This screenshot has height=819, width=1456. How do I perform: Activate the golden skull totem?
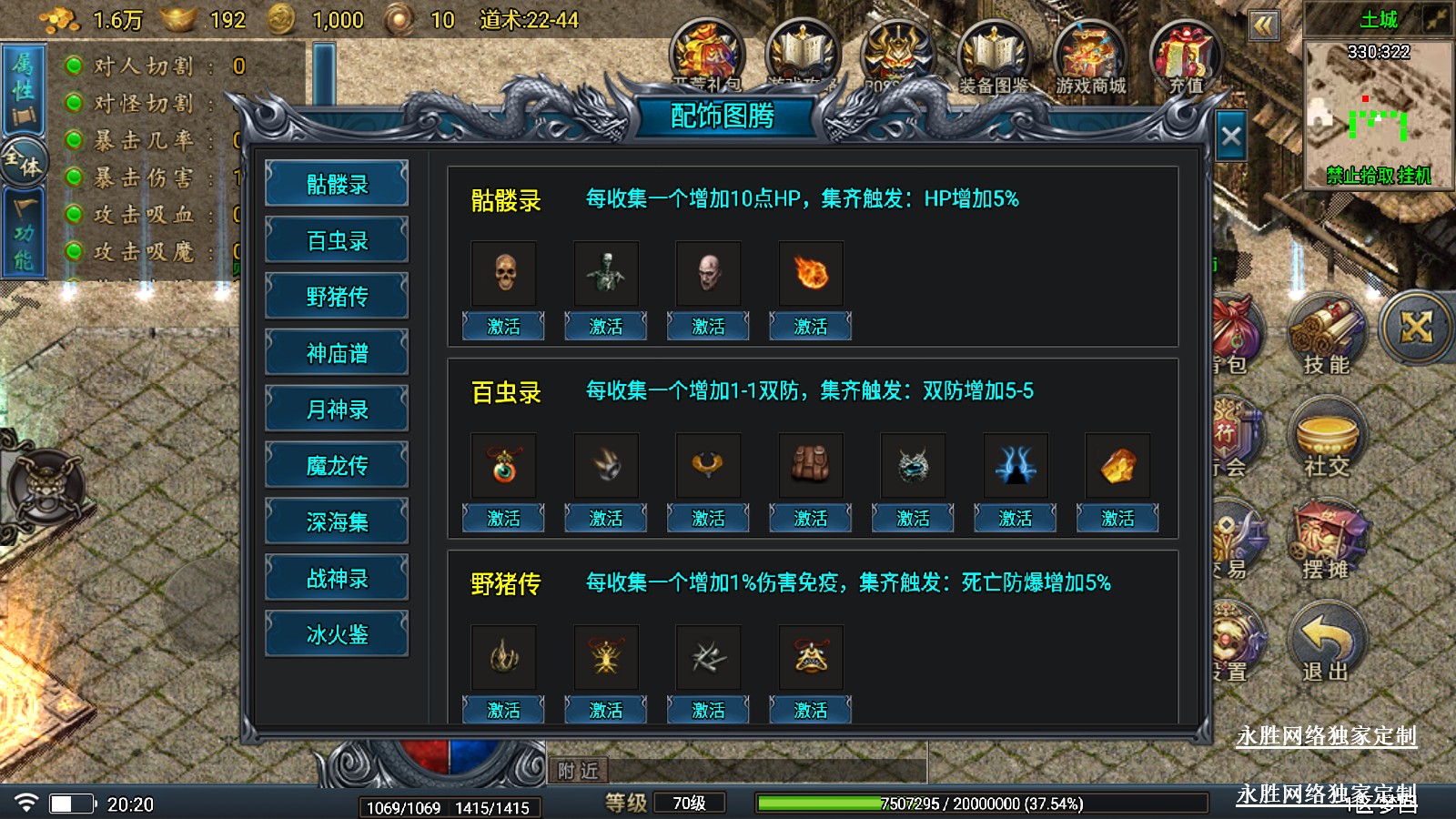coord(503,326)
